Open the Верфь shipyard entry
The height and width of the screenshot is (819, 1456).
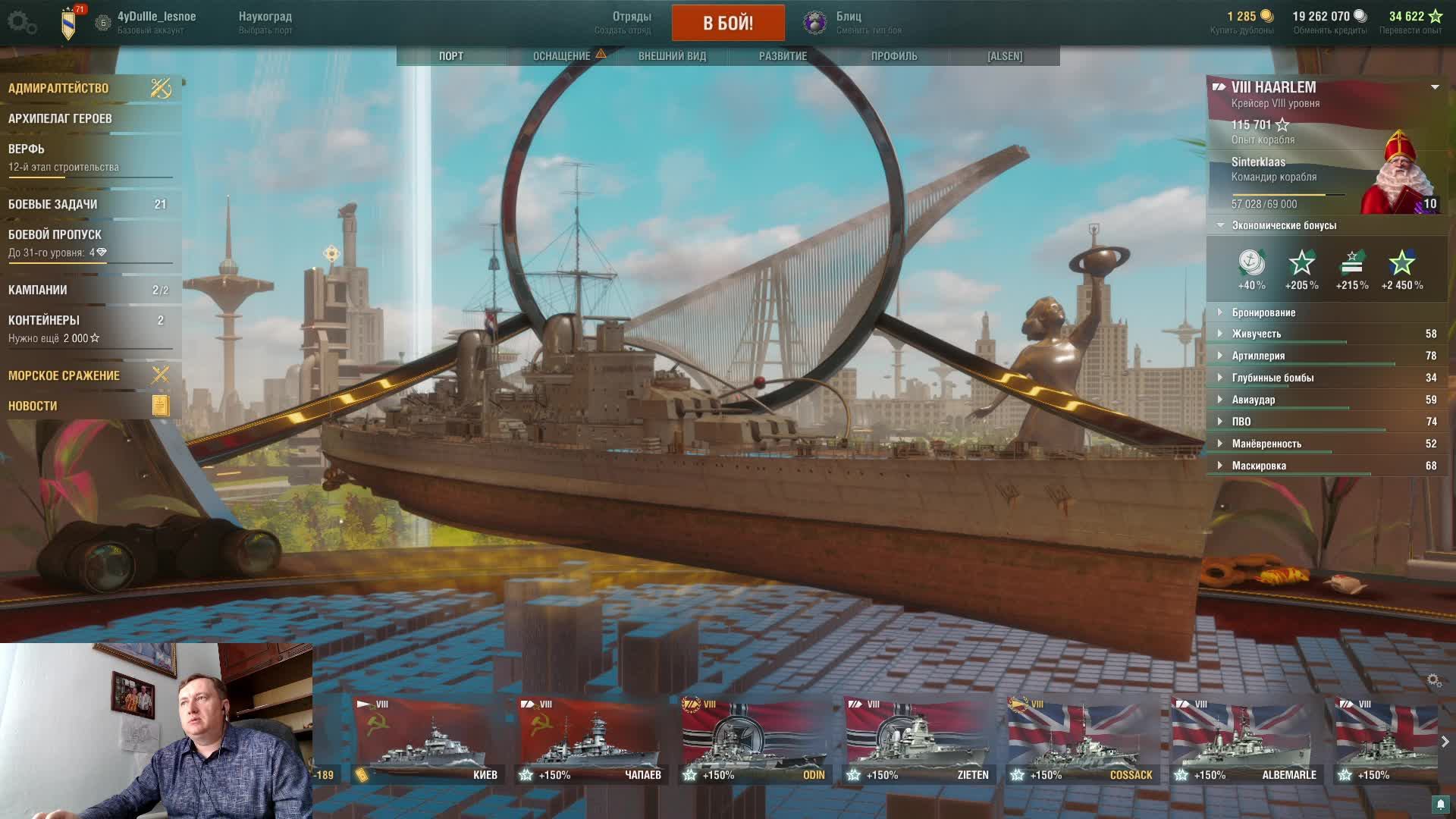(x=27, y=149)
